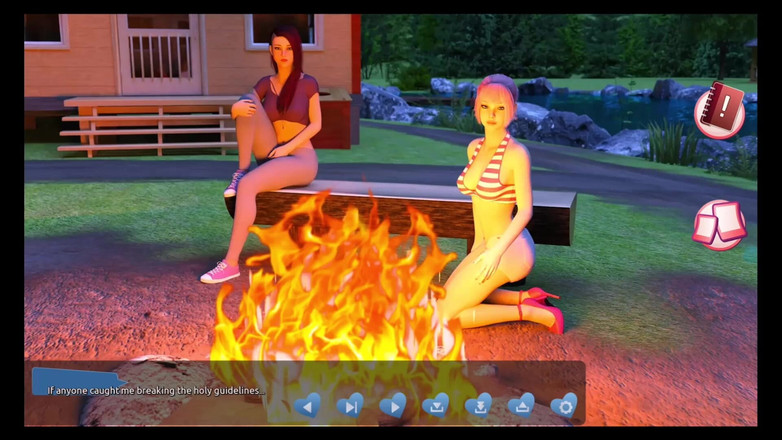
Task: Click the quick-save heart with double down arrow
Action: (479, 405)
